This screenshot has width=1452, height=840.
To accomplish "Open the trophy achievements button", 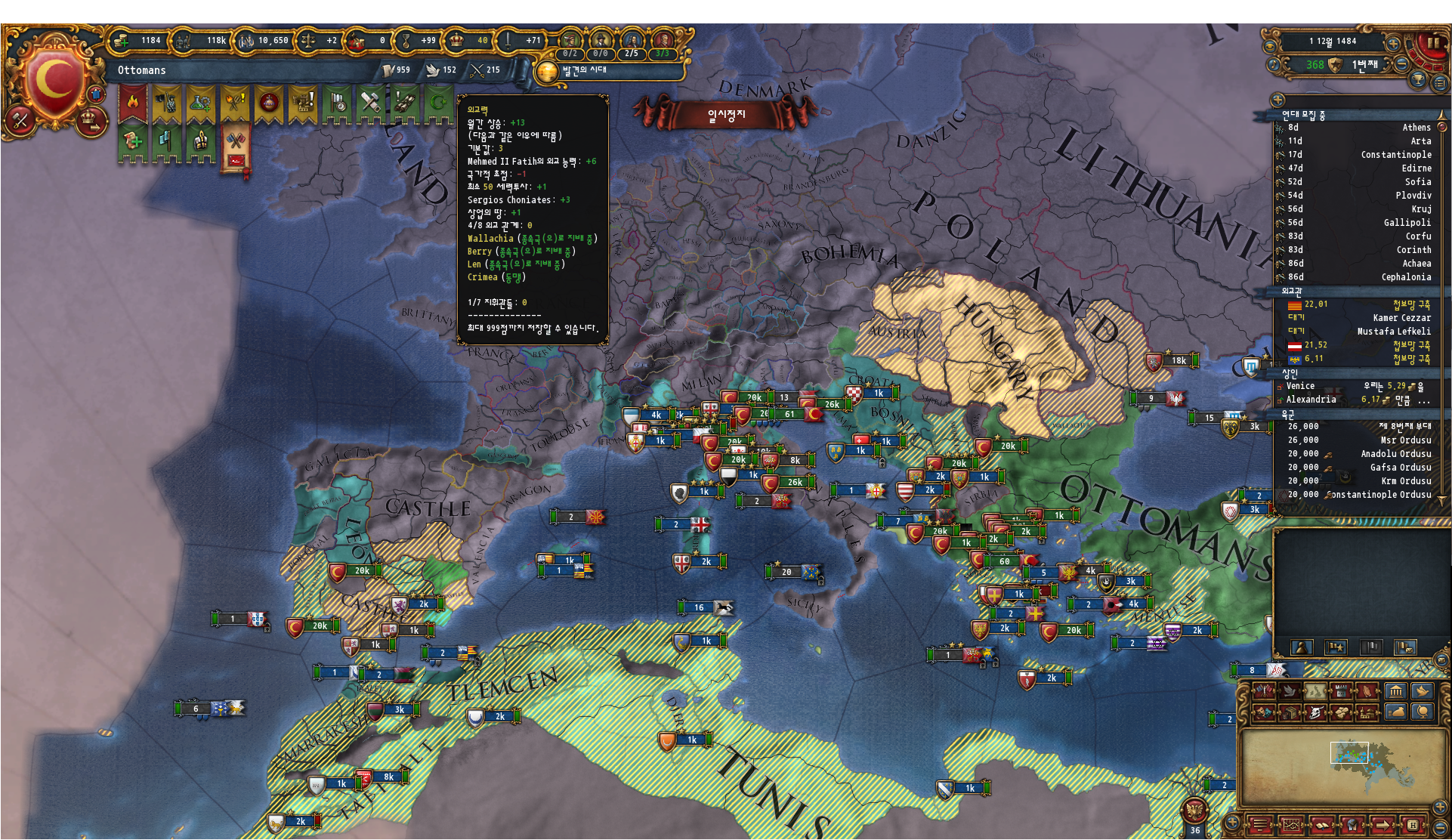I will 1417,80.
